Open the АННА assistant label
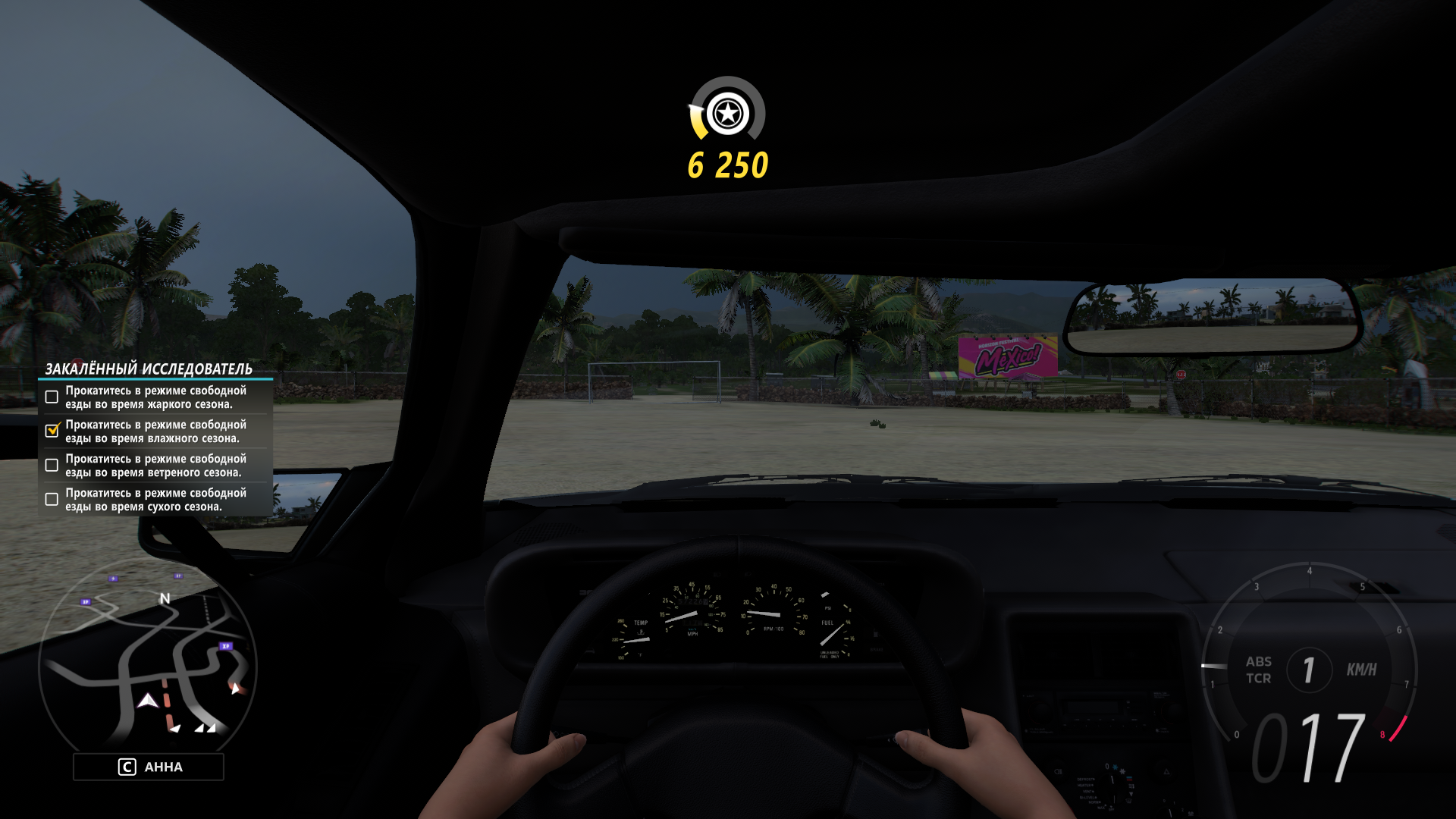Viewport: 1456px width, 819px height. pos(149,767)
